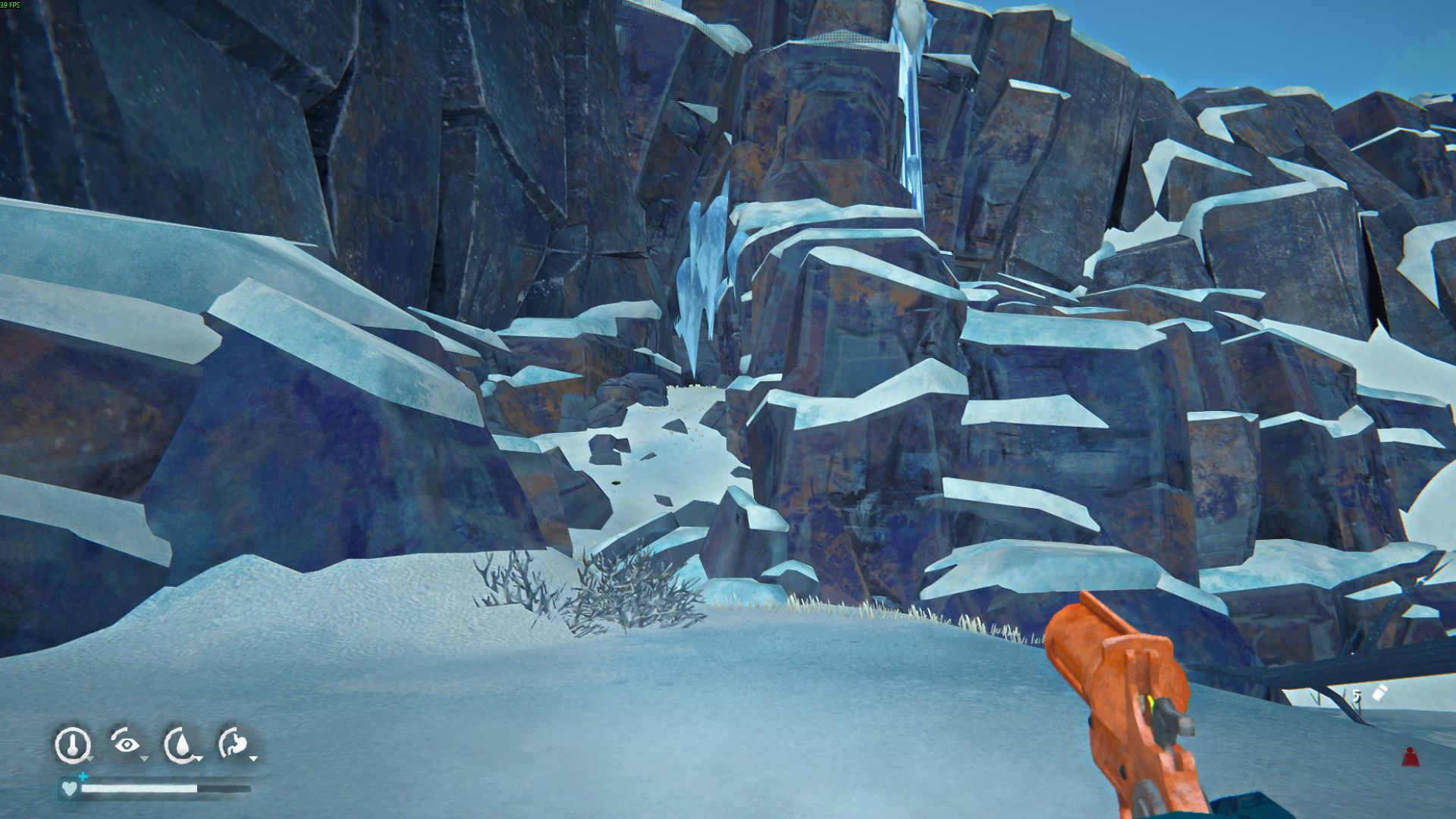Check the water droplet thirst icon
The height and width of the screenshot is (819, 1456).
181,745
